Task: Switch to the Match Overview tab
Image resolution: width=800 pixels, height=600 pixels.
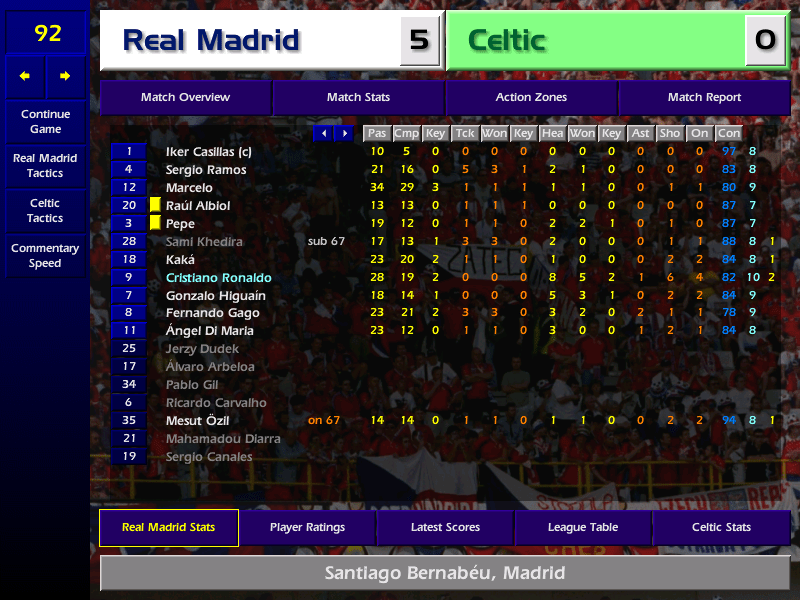Action: 185,98
